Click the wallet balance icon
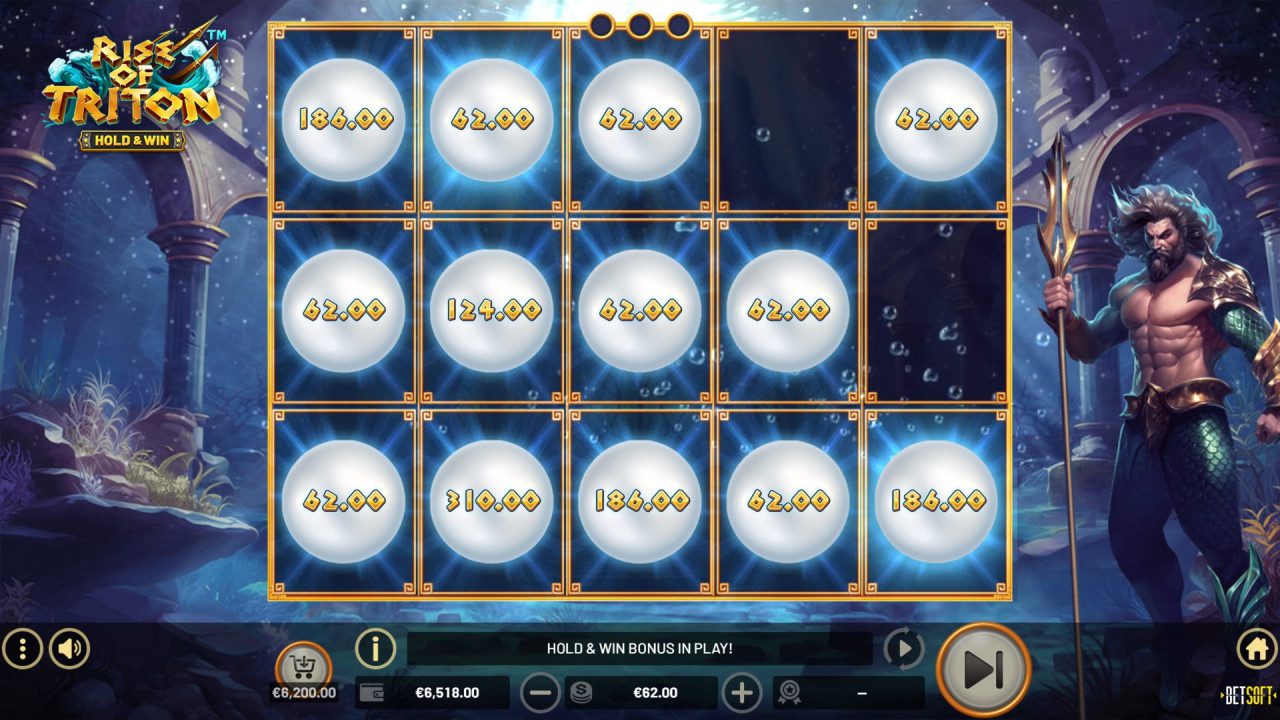This screenshot has height=720, width=1280. (371, 691)
